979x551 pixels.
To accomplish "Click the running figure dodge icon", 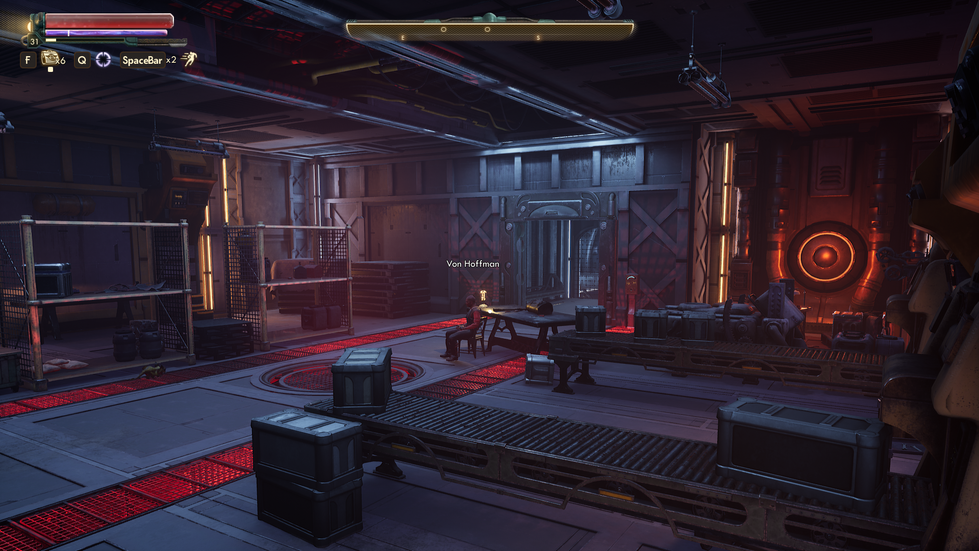I will tap(188, 59).
